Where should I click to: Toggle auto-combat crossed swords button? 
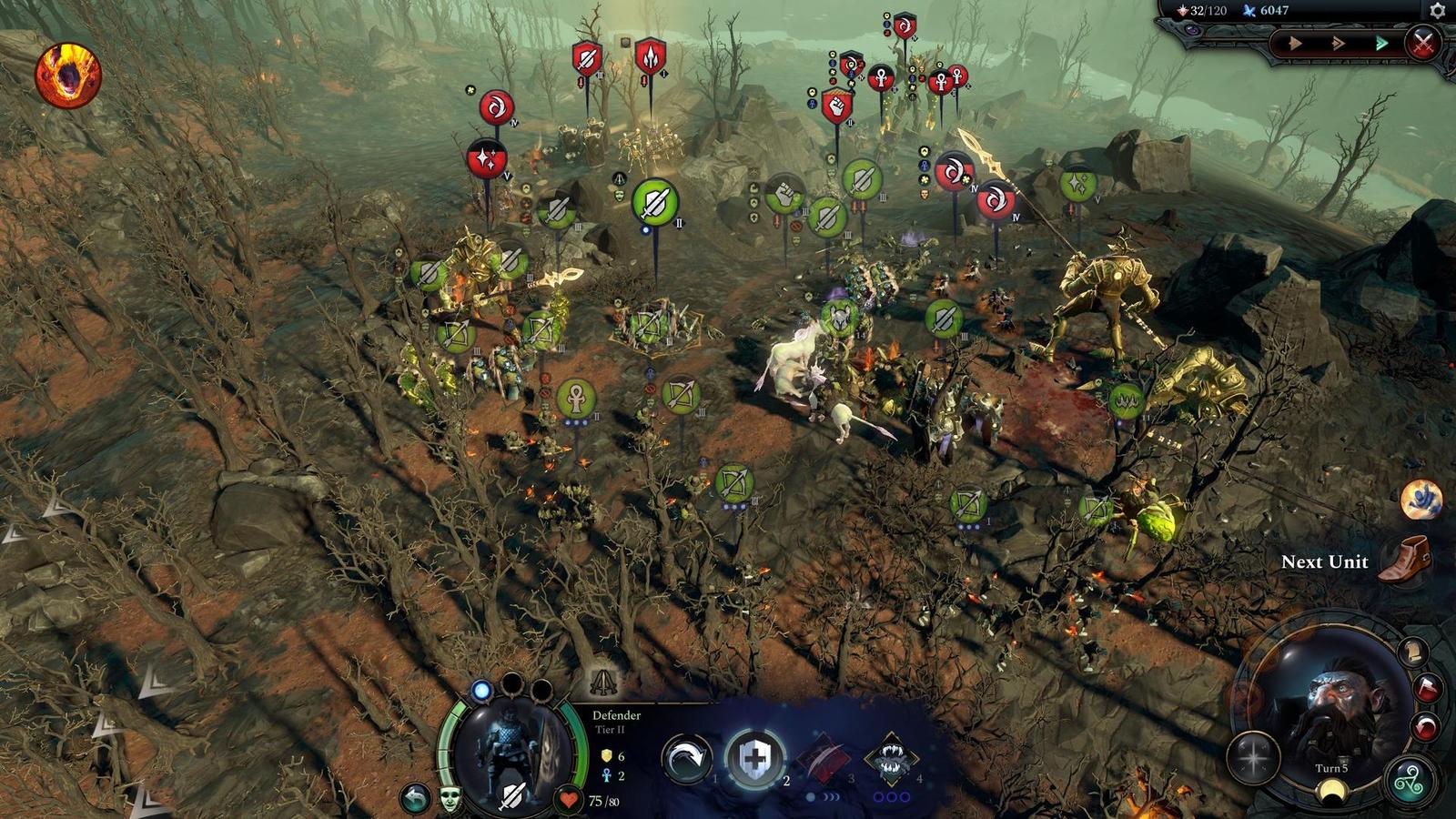point(1422,43)
